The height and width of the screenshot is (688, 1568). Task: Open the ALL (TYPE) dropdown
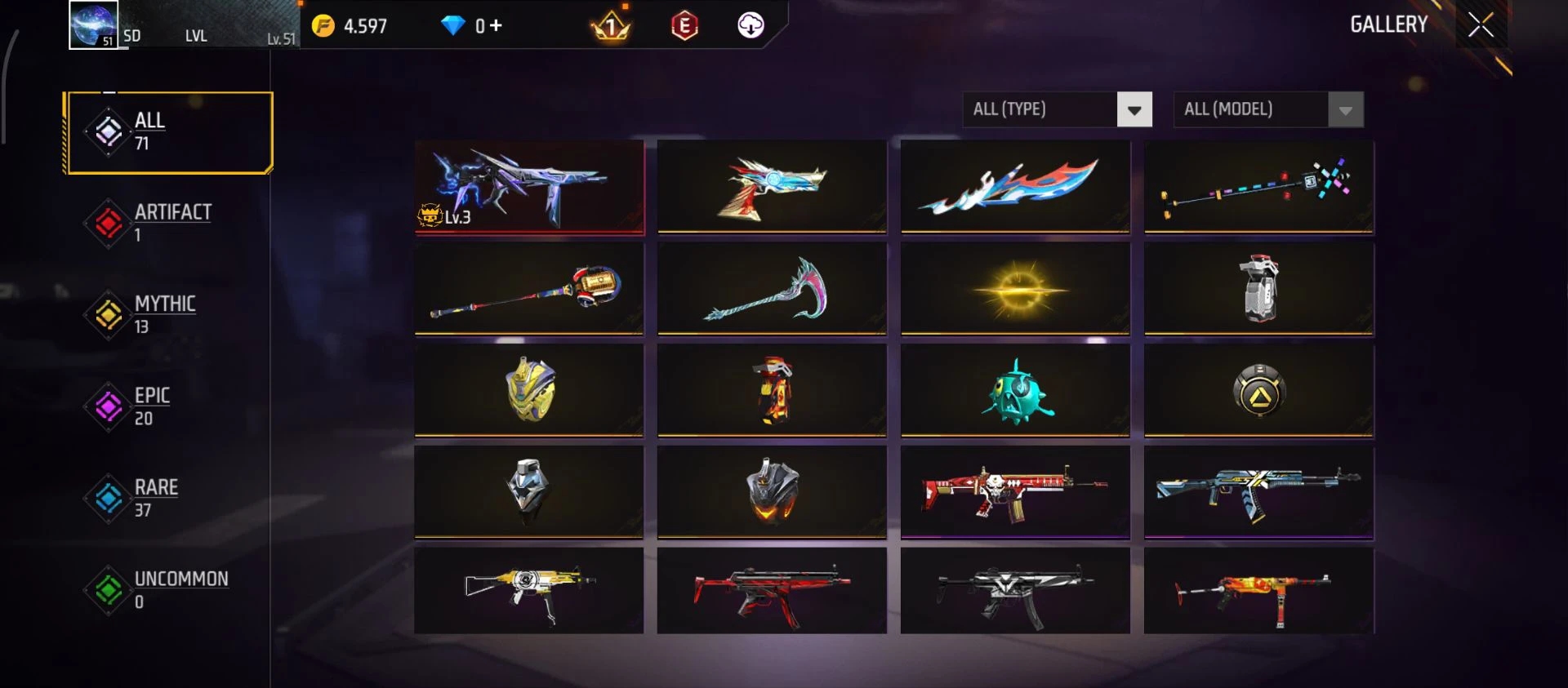point(1057,109)
